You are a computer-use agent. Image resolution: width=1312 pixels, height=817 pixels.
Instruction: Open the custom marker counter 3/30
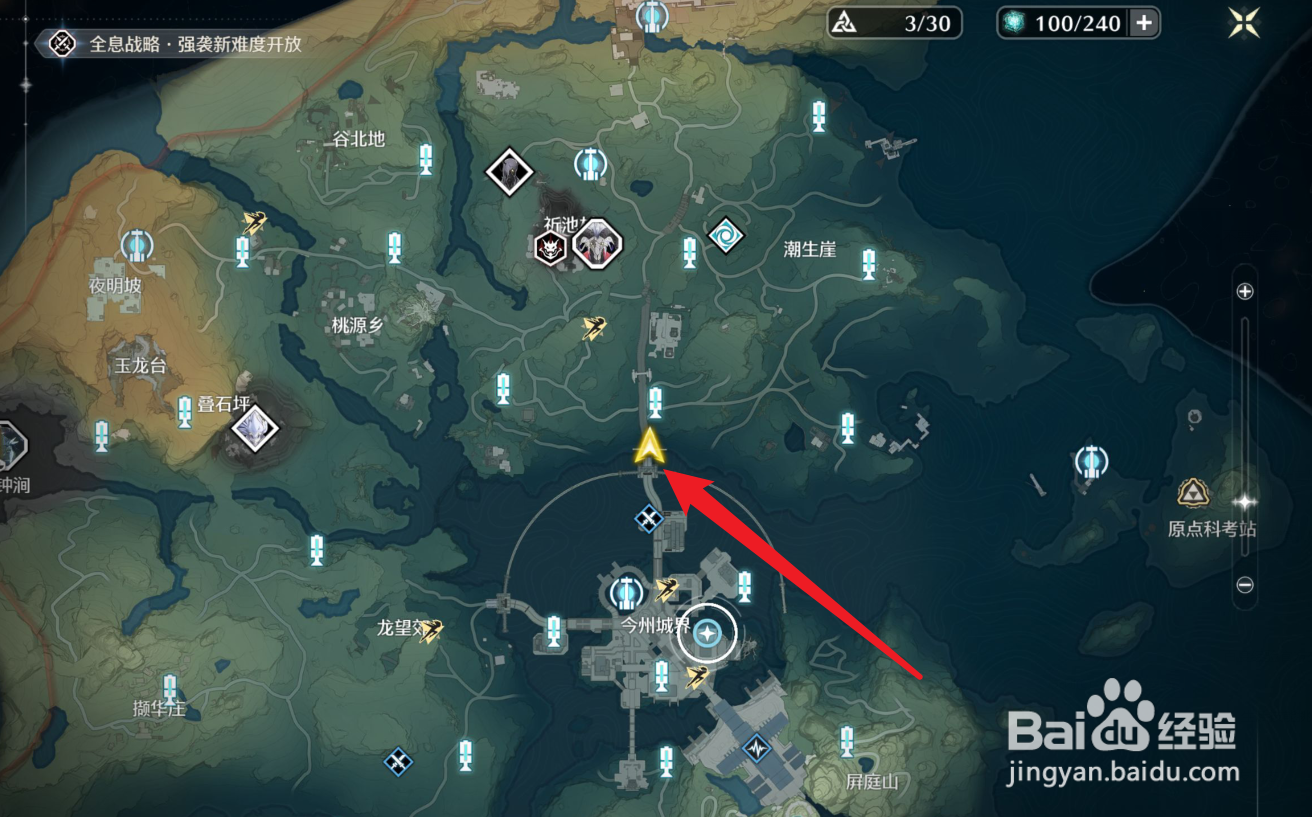[x=895, y=23]
